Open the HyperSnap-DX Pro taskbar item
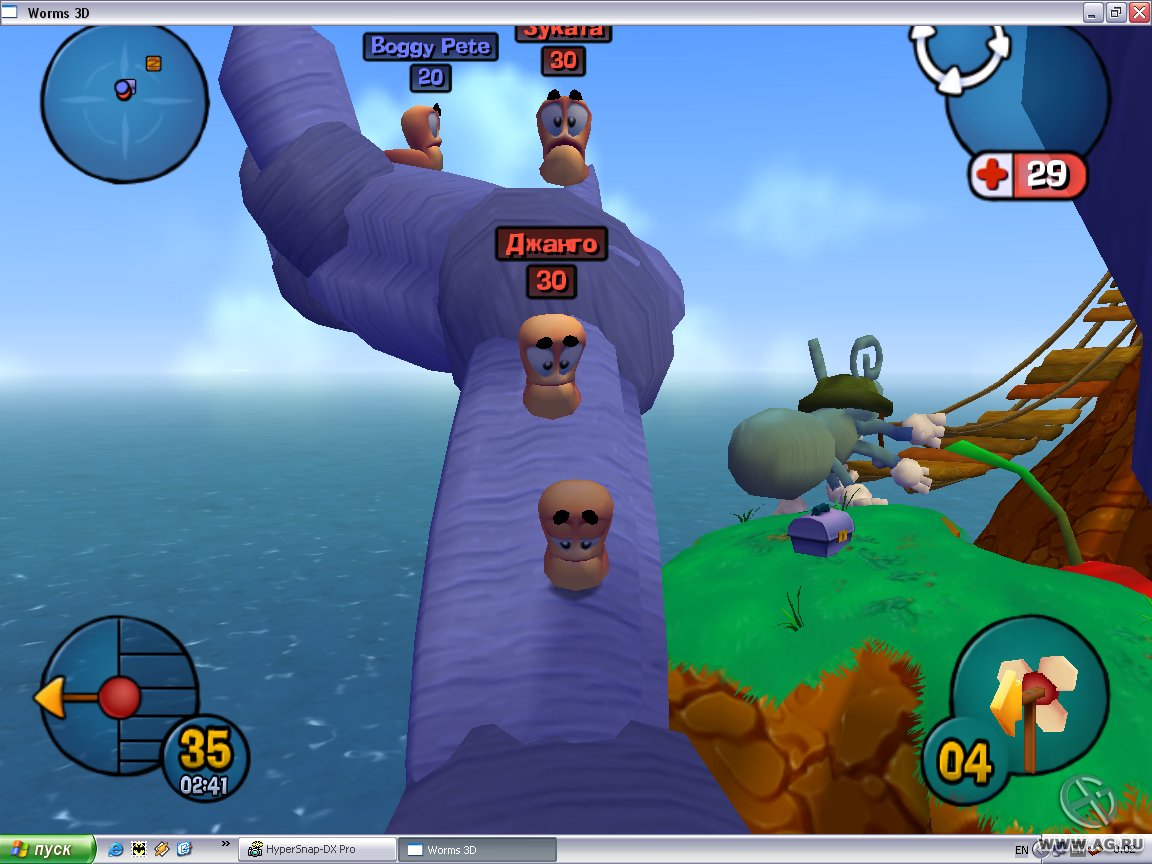This screenshot has width=1152, height=864. pos(317,849)
